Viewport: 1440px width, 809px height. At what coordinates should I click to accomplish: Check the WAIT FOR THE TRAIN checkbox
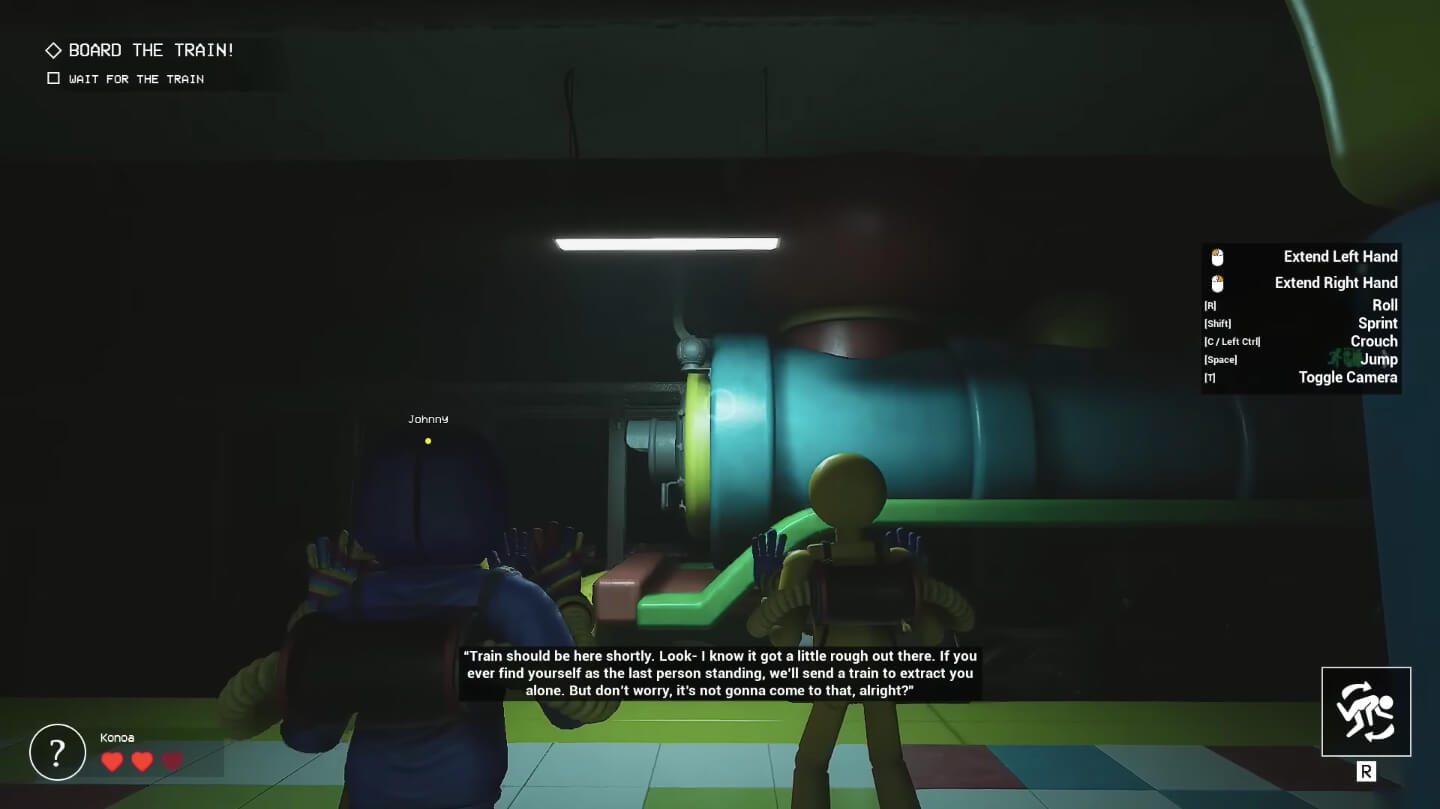coord(52,77)
